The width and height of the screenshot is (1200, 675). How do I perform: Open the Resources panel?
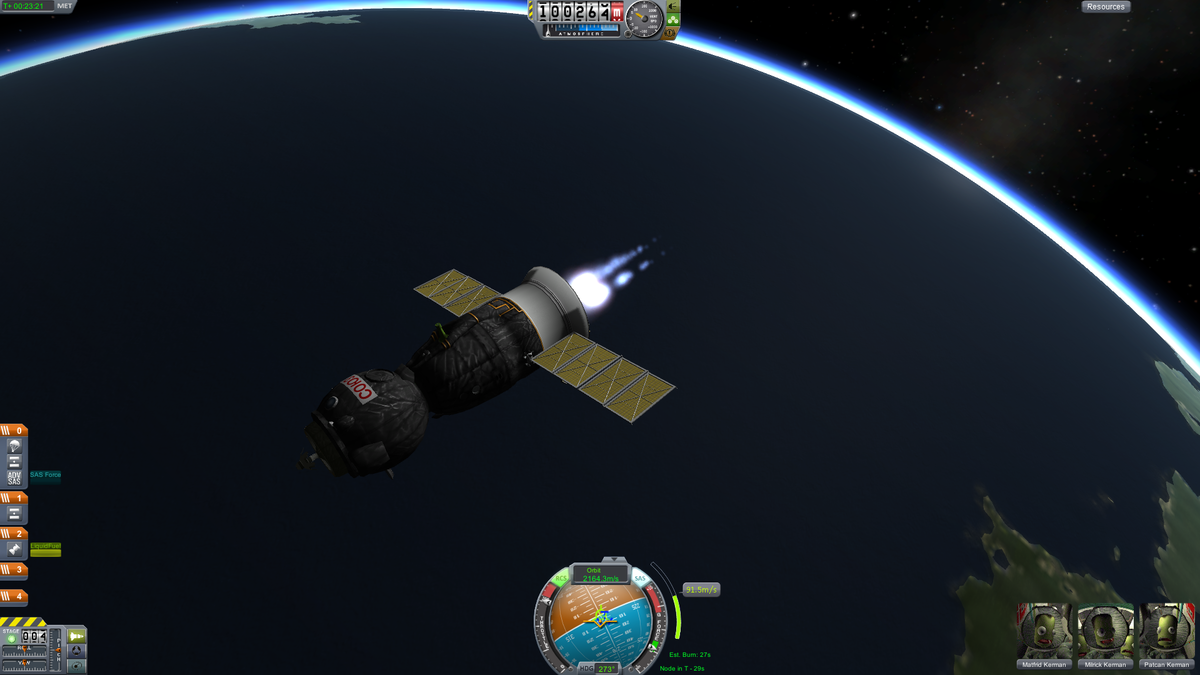point(1105,7)
